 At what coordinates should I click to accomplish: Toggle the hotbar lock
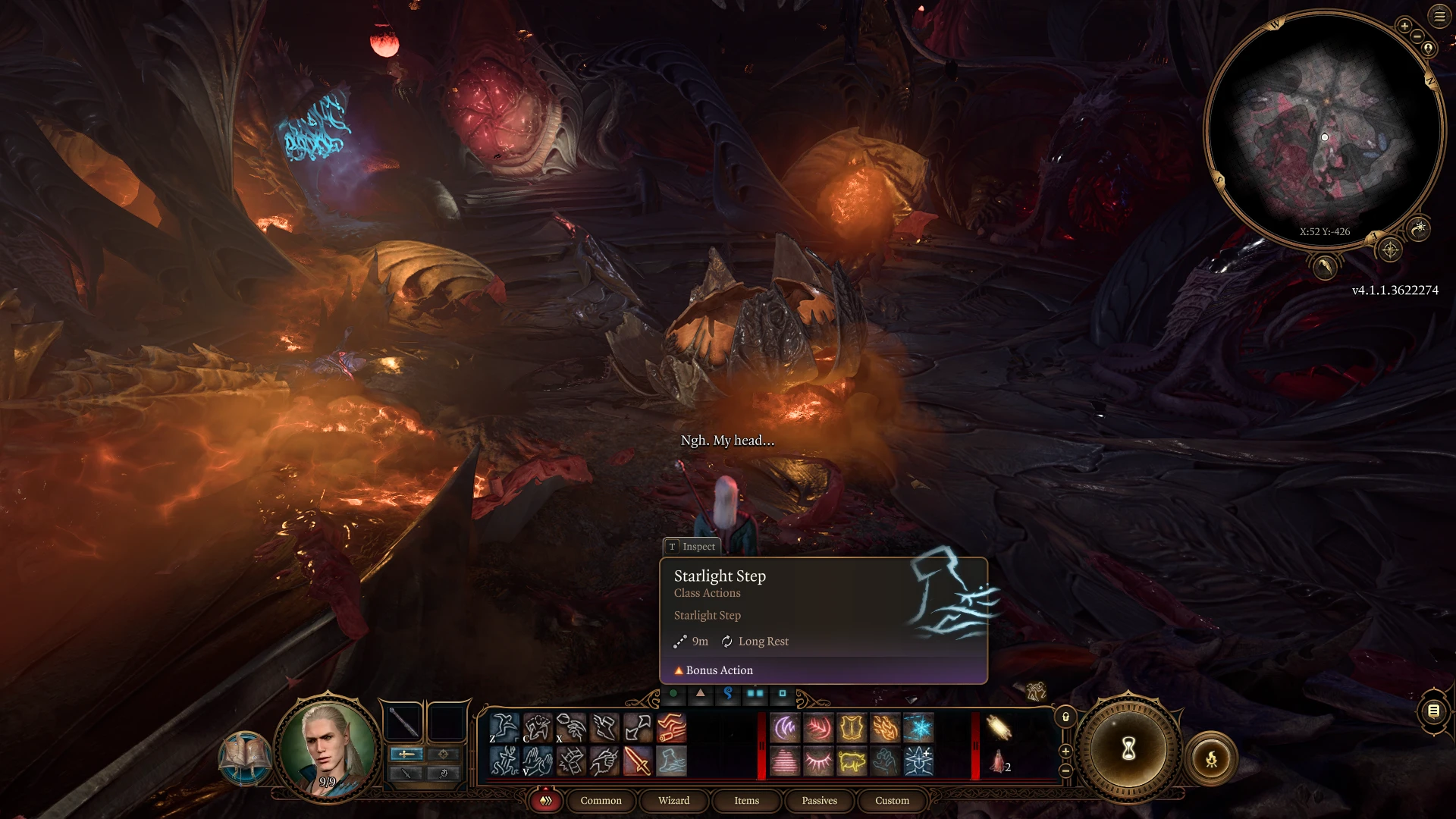[x=1065, y=717]
